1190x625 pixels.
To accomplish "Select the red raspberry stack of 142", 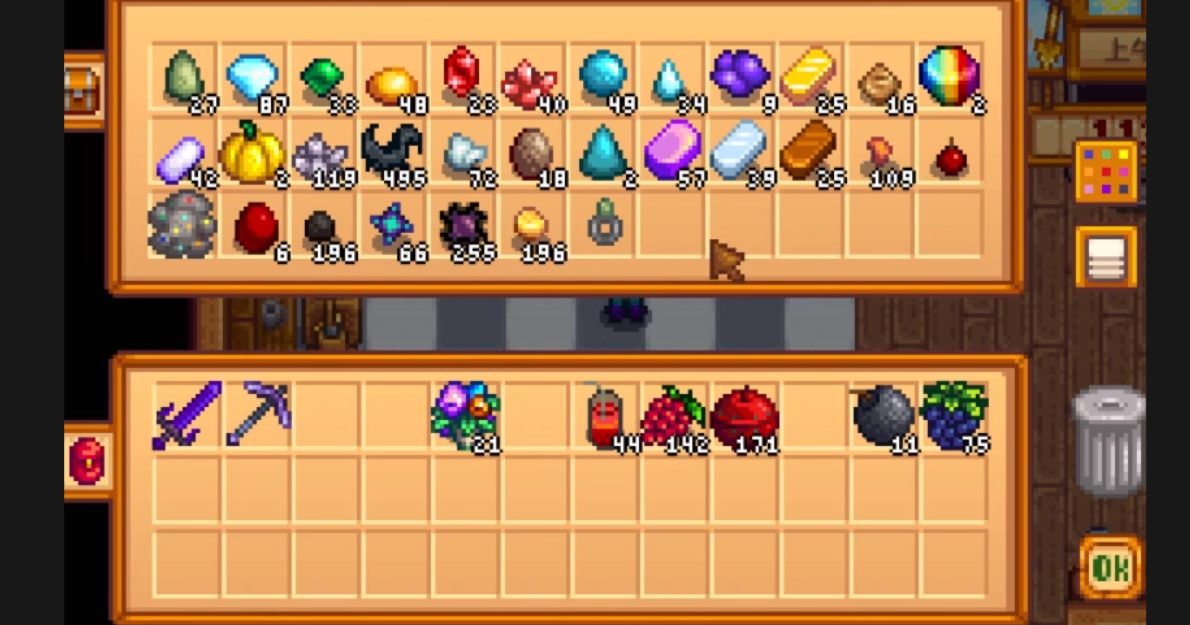I will [673, 414].
